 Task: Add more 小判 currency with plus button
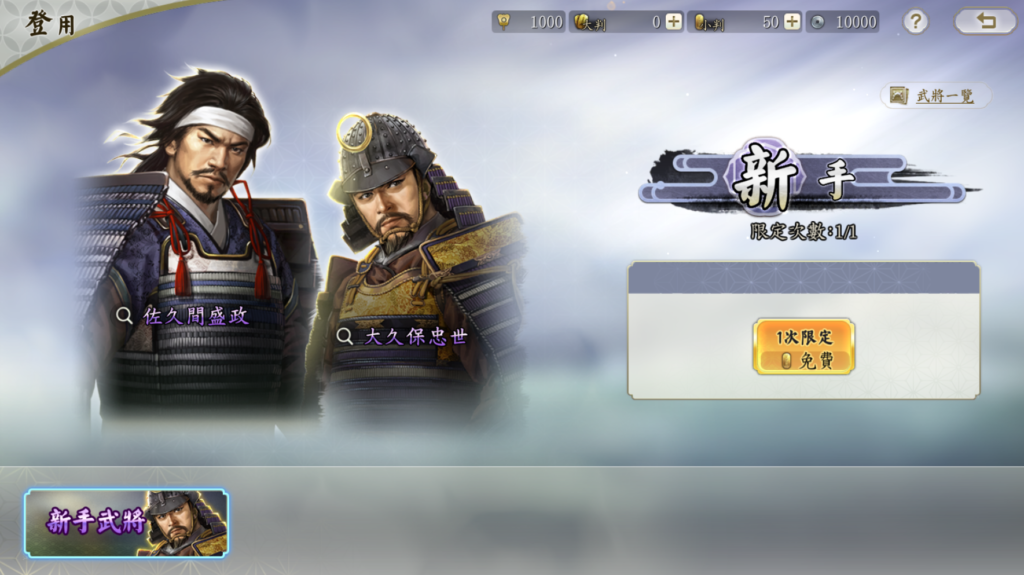tap(792, 22)
